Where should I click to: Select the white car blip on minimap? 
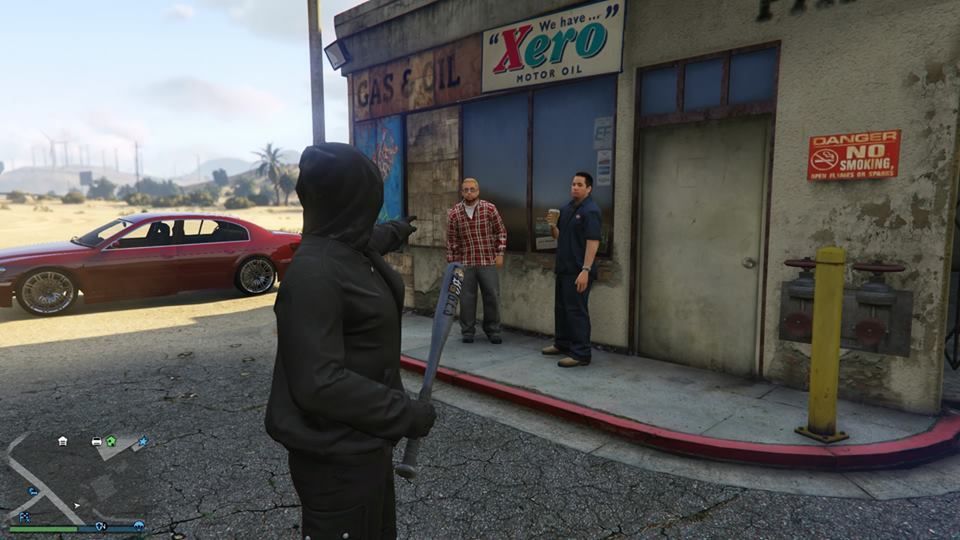click(x=96, y=441)
